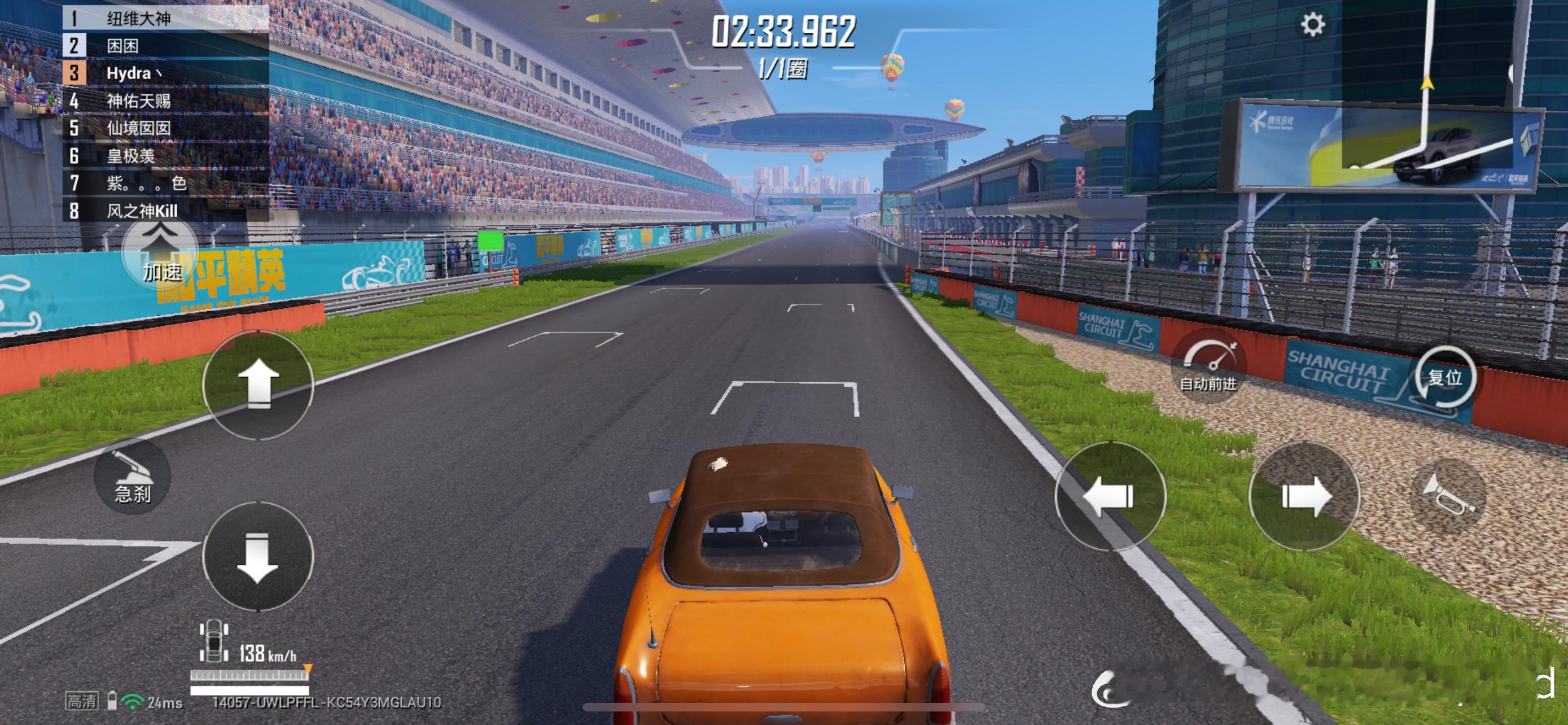Tap the down arrow reverse button
This screenshot has width=1568, height=725.
tap(257, 556)
